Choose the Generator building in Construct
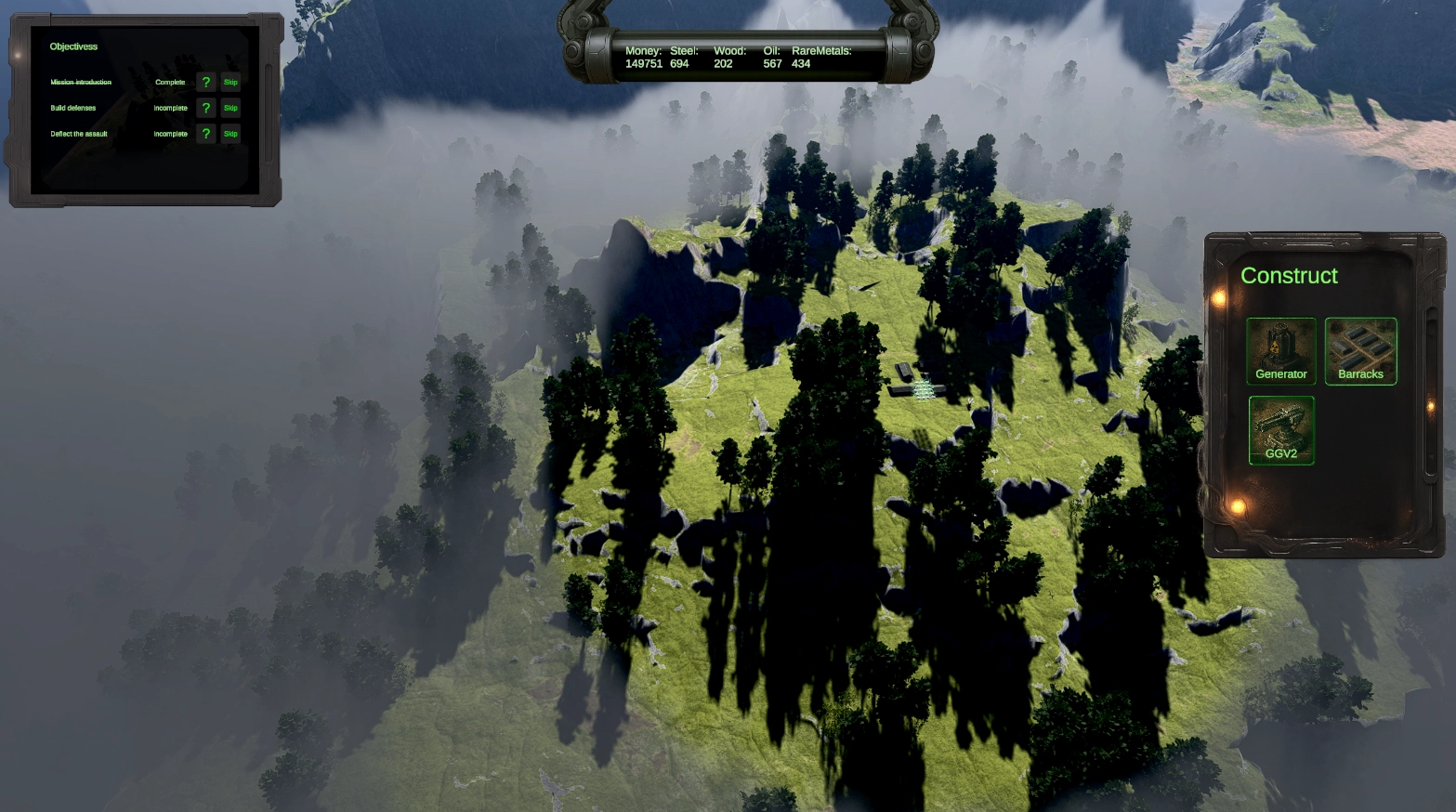This screenshot has height=812, width=1456. coord(1280,350)
